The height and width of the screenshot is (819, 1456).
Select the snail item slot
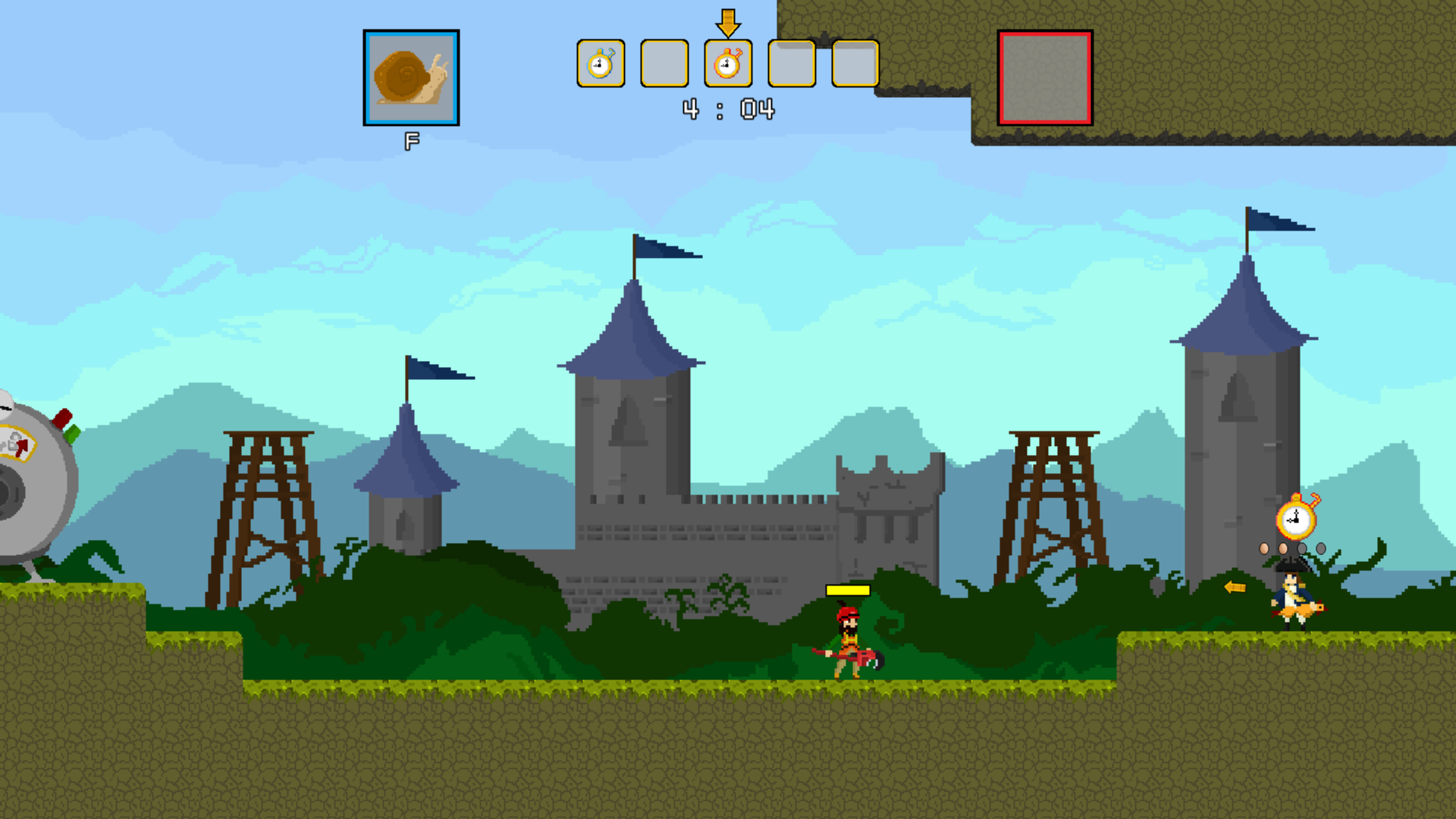point(411,77)
